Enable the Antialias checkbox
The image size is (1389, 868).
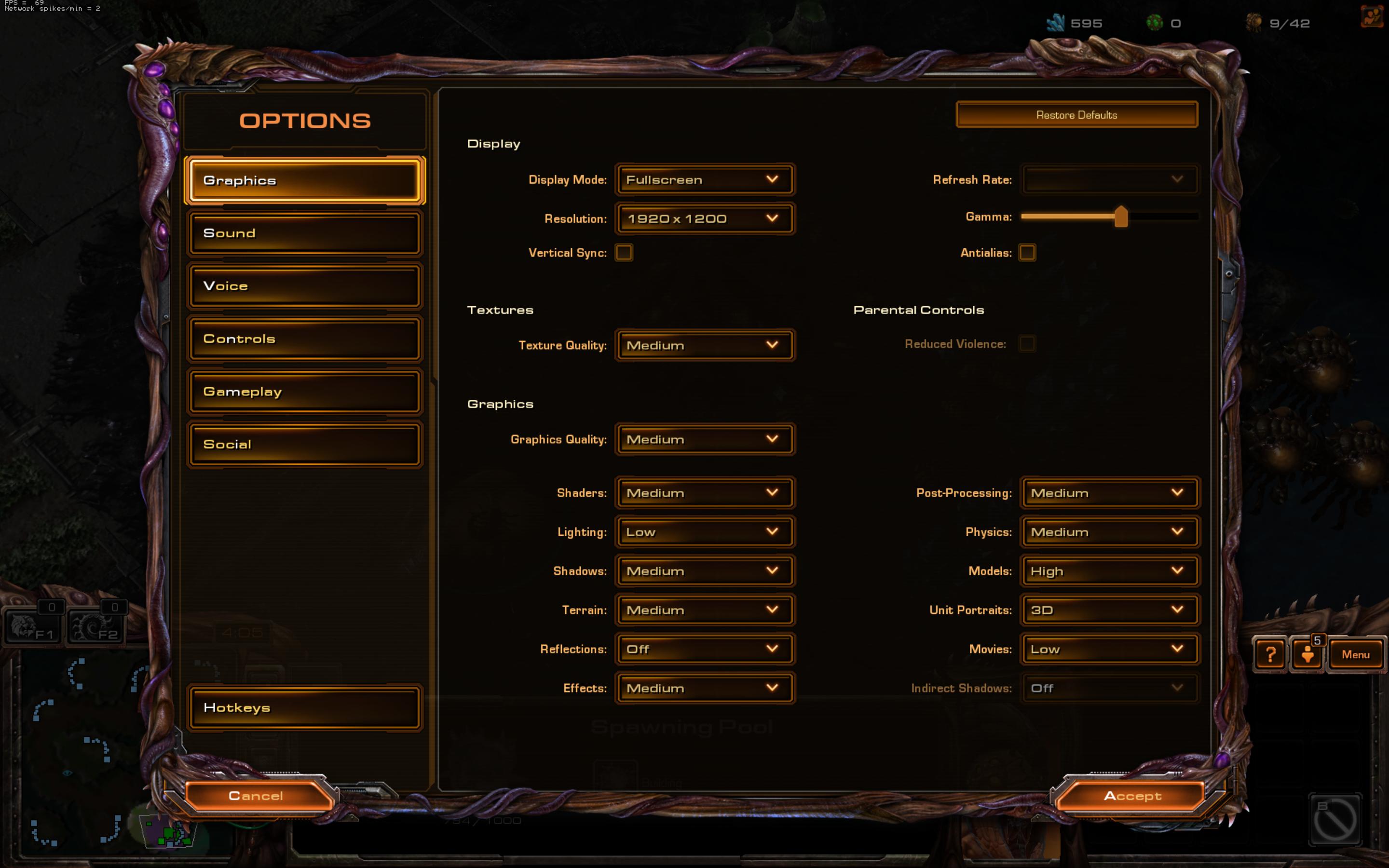click(x=1027, y=253)
